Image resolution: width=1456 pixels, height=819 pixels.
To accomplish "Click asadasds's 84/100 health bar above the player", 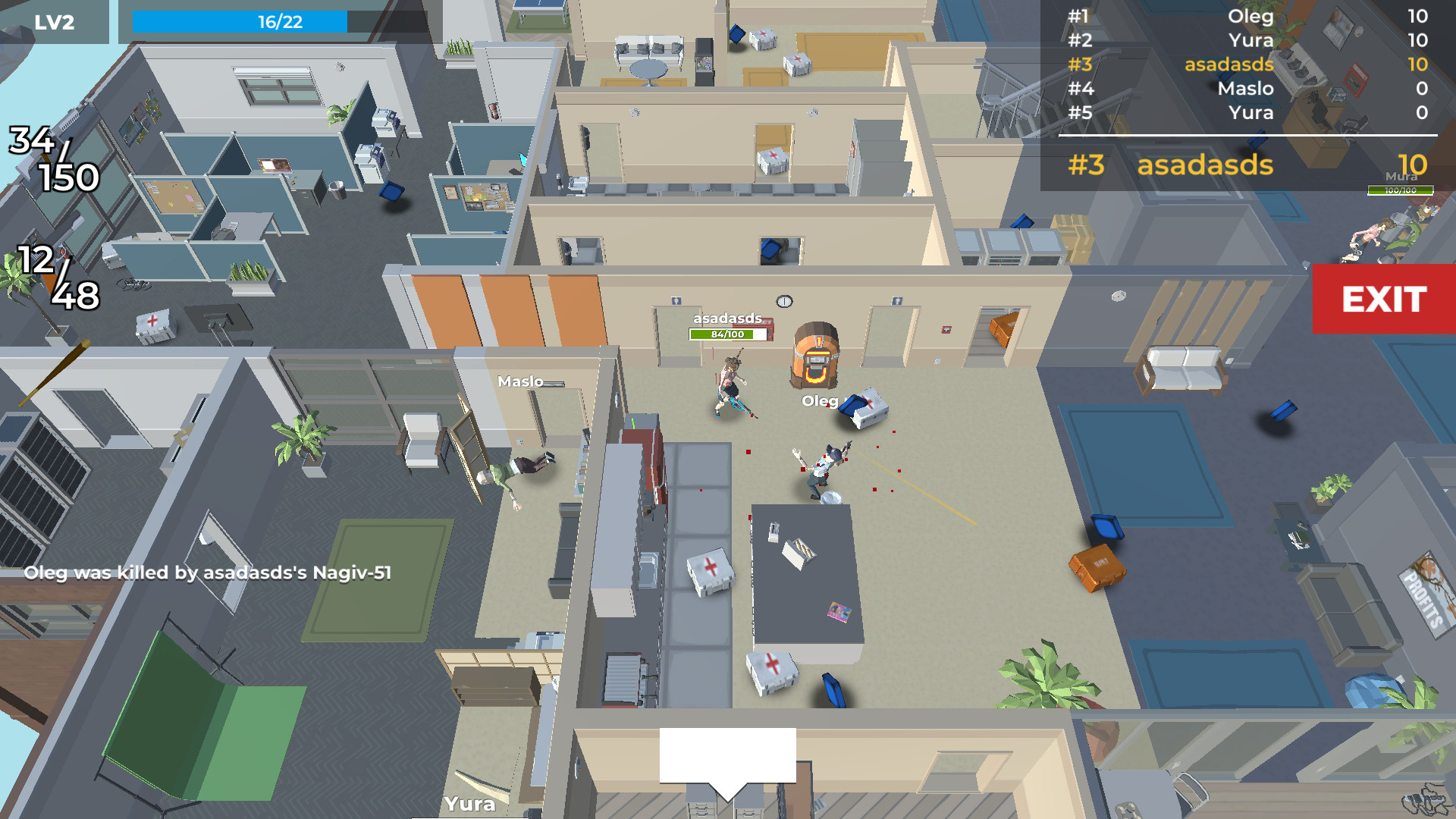I will point(726,334).
